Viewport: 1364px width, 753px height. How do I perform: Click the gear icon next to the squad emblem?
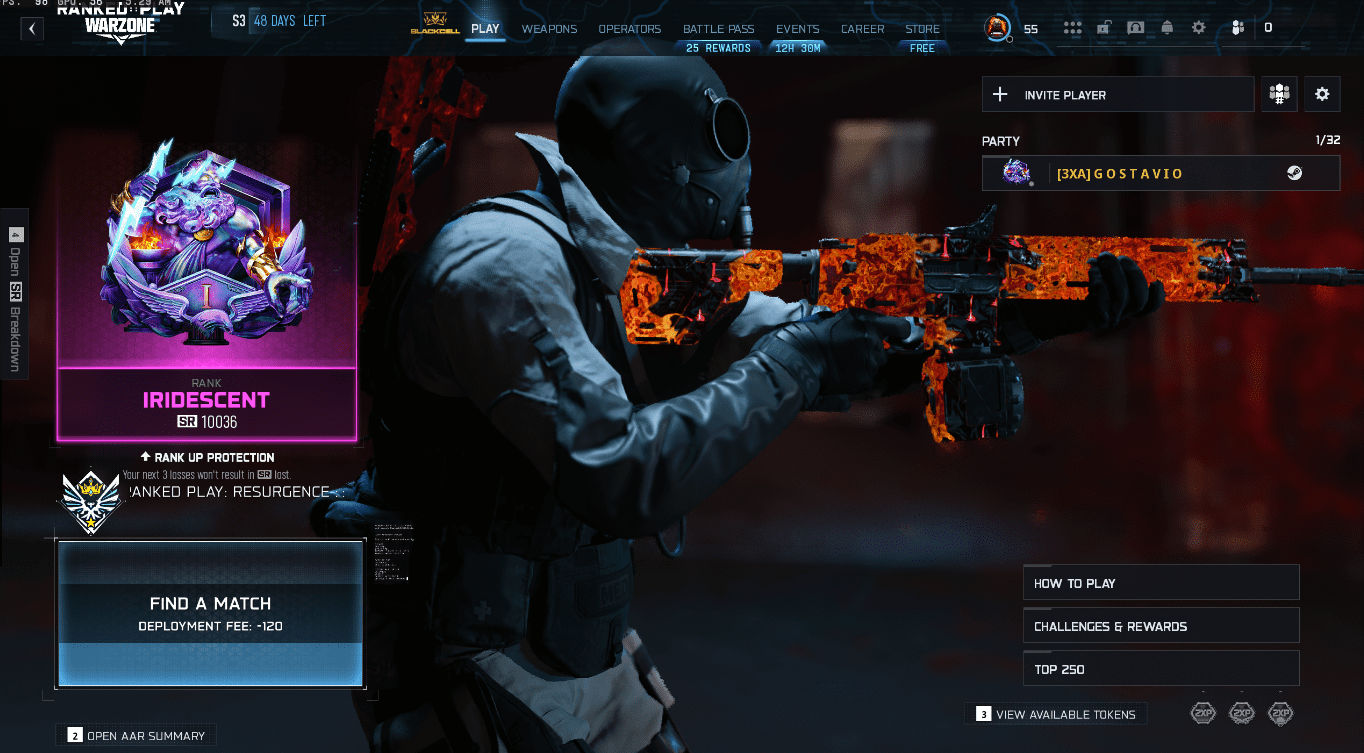pos(1322,93)
